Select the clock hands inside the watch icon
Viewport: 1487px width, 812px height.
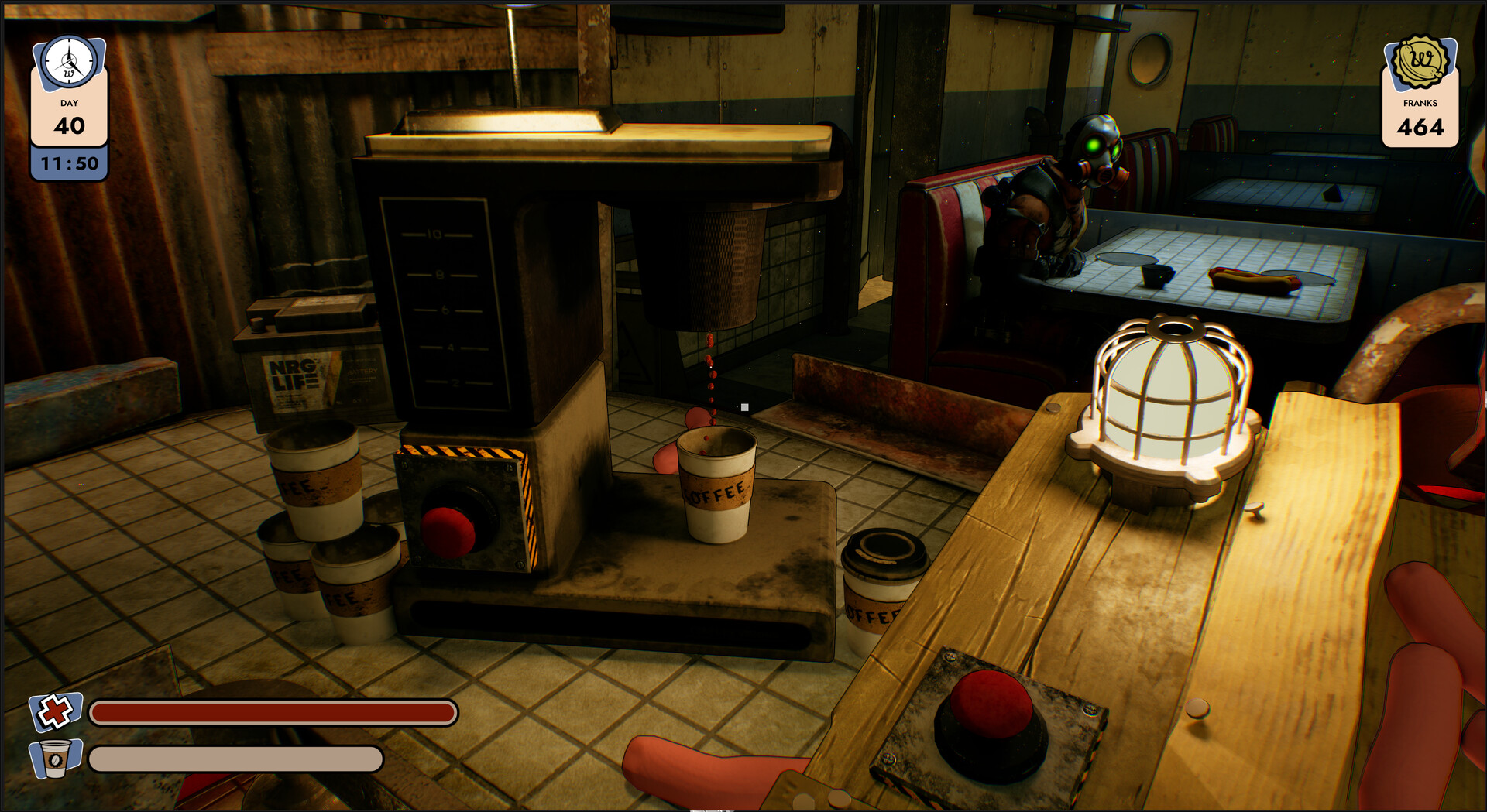pos(68,62)
